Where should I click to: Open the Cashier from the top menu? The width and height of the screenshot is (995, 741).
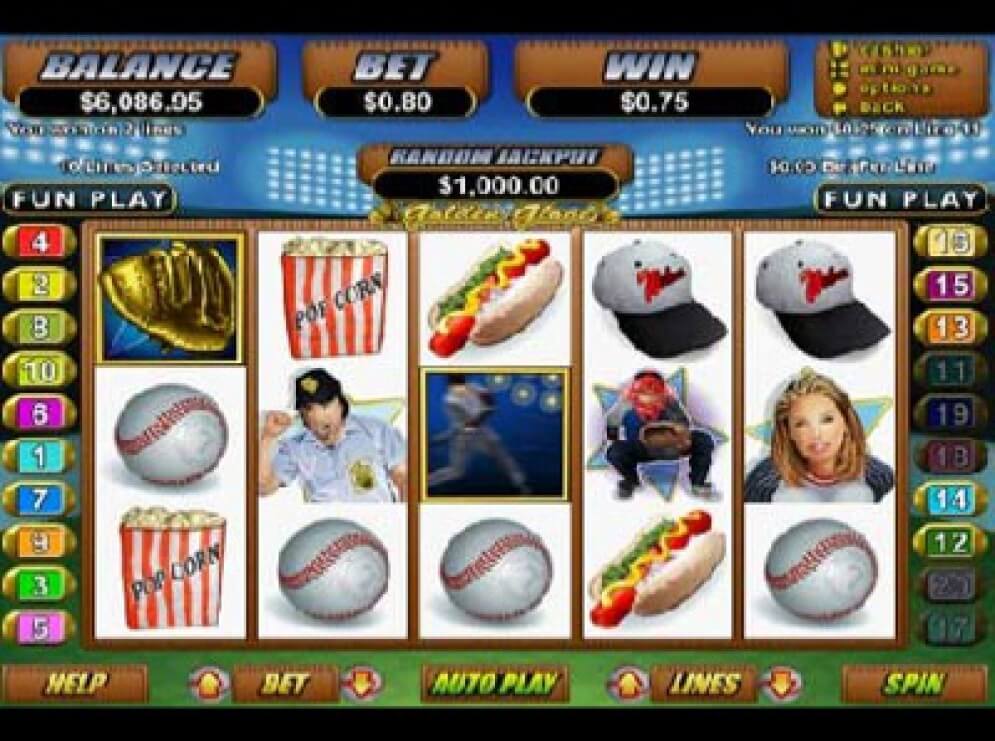[893, 49]
